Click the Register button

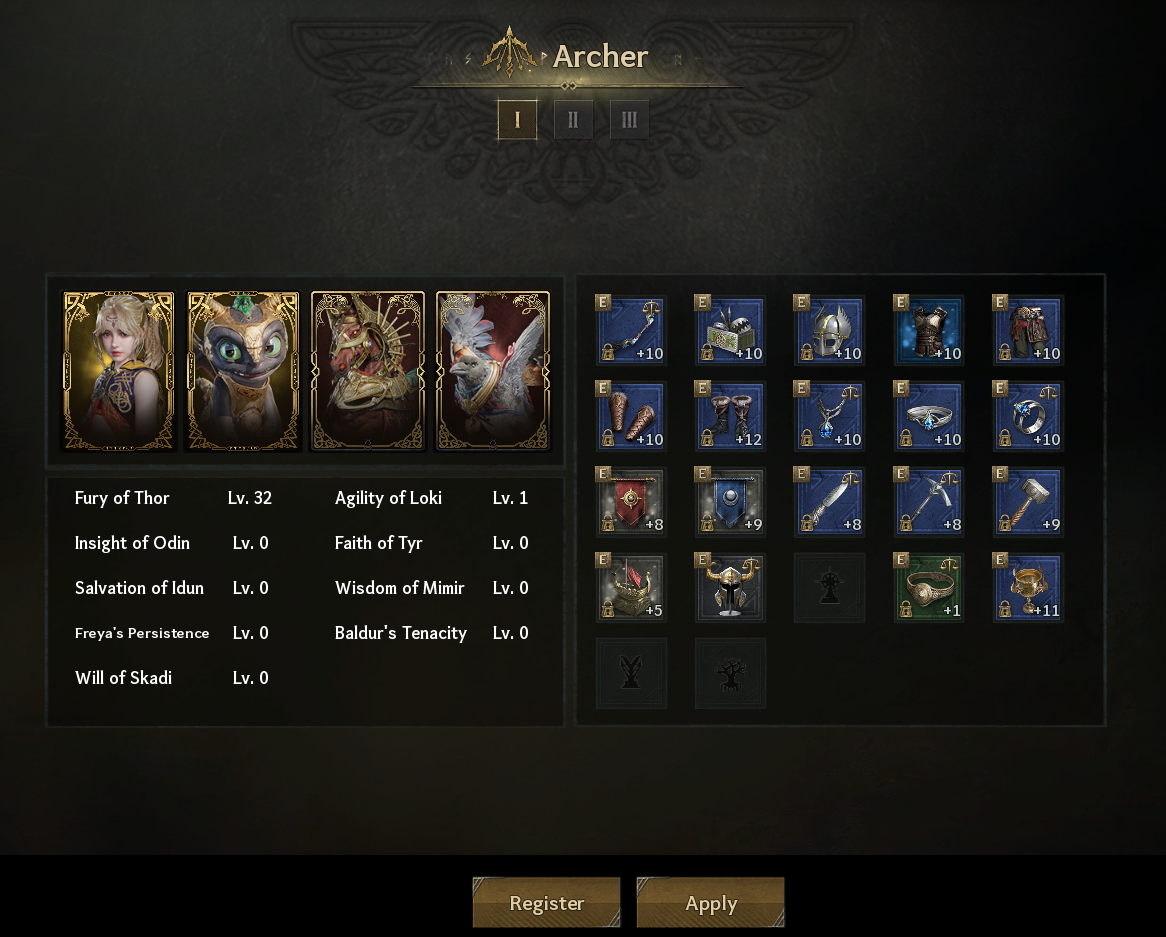pos(546,903)
